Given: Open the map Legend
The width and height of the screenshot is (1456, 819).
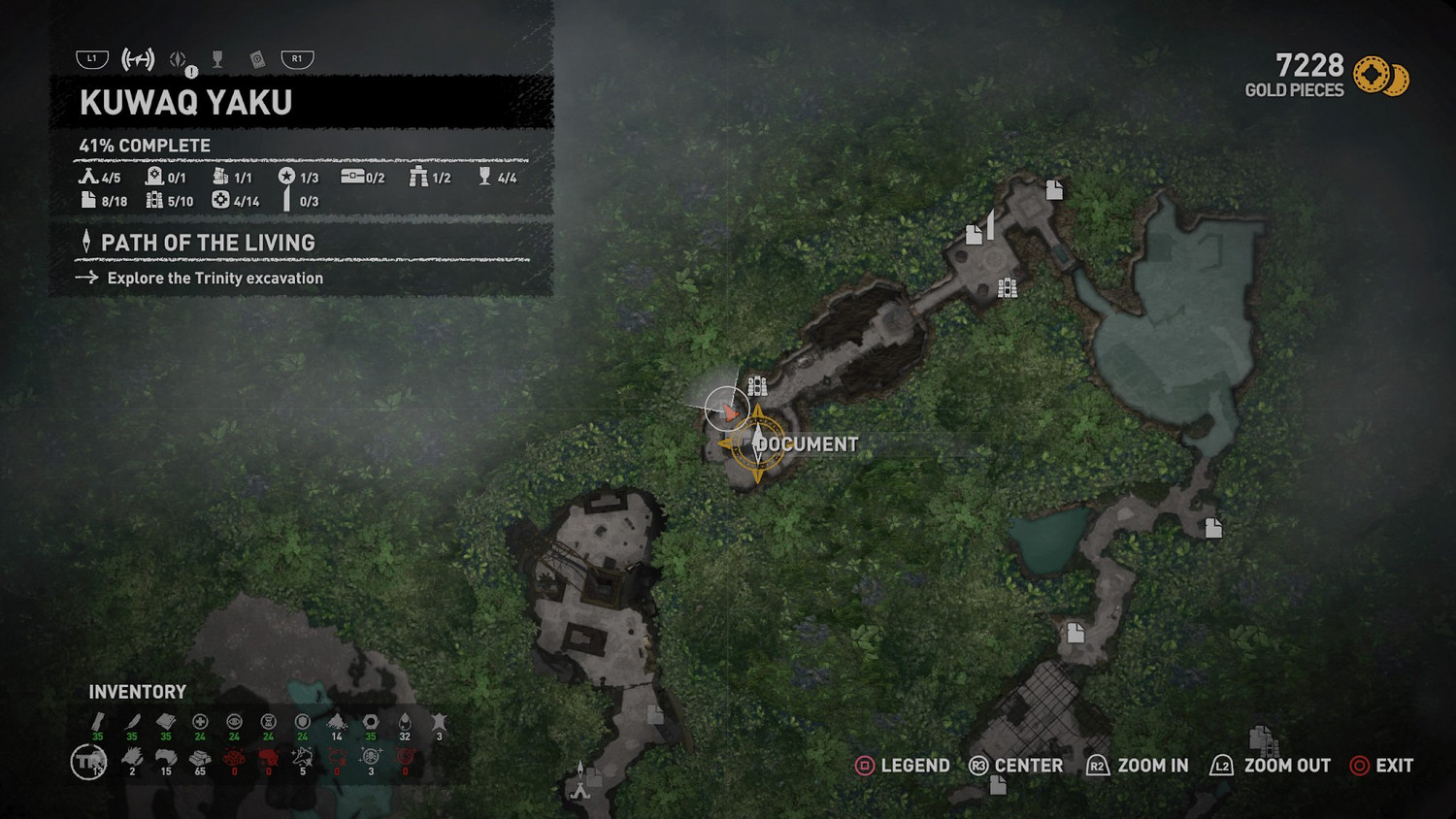Looking at the screenshot, I should [x=902, y=766].
